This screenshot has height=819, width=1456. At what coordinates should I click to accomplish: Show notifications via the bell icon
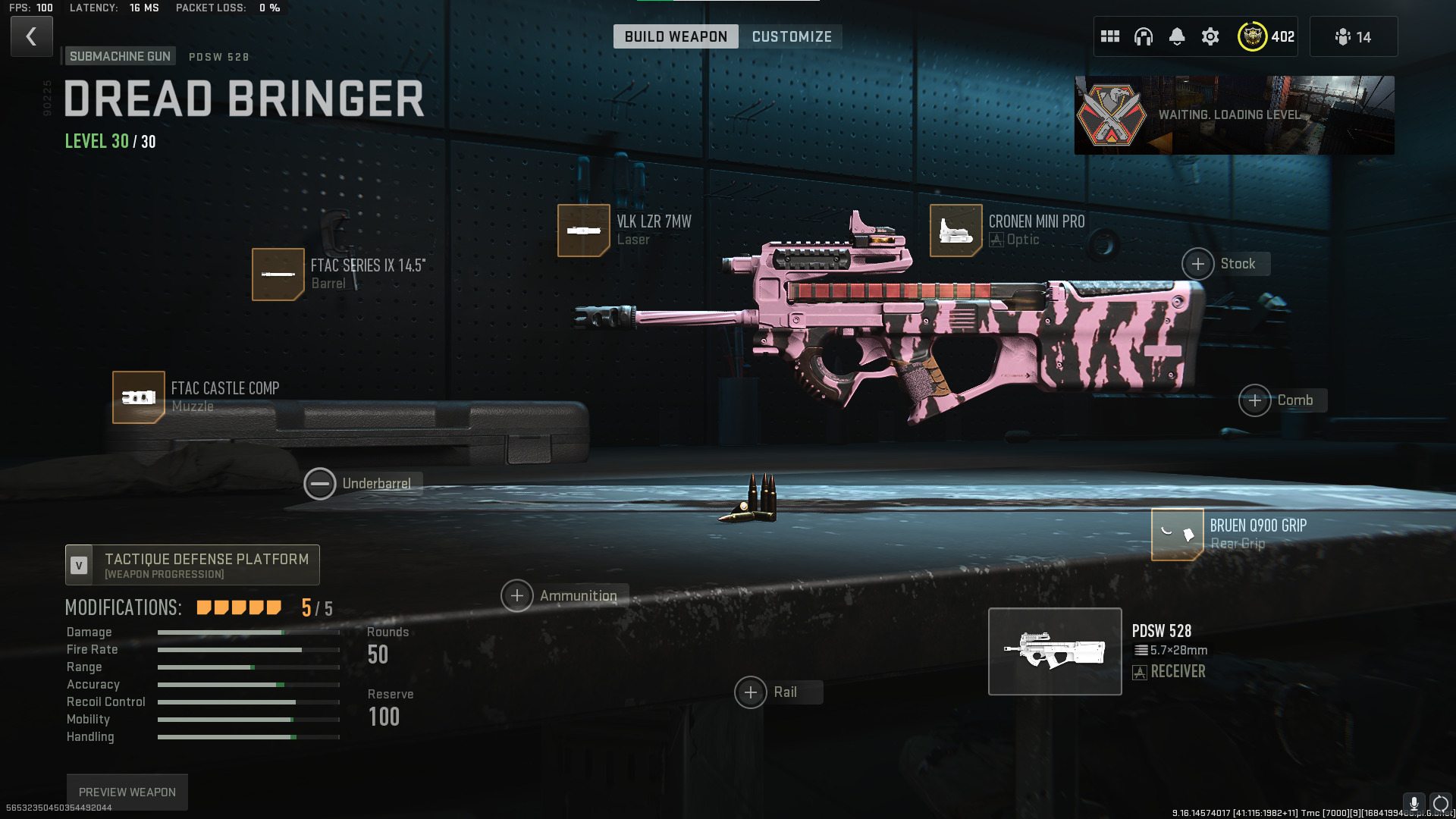coord(1176,36)
